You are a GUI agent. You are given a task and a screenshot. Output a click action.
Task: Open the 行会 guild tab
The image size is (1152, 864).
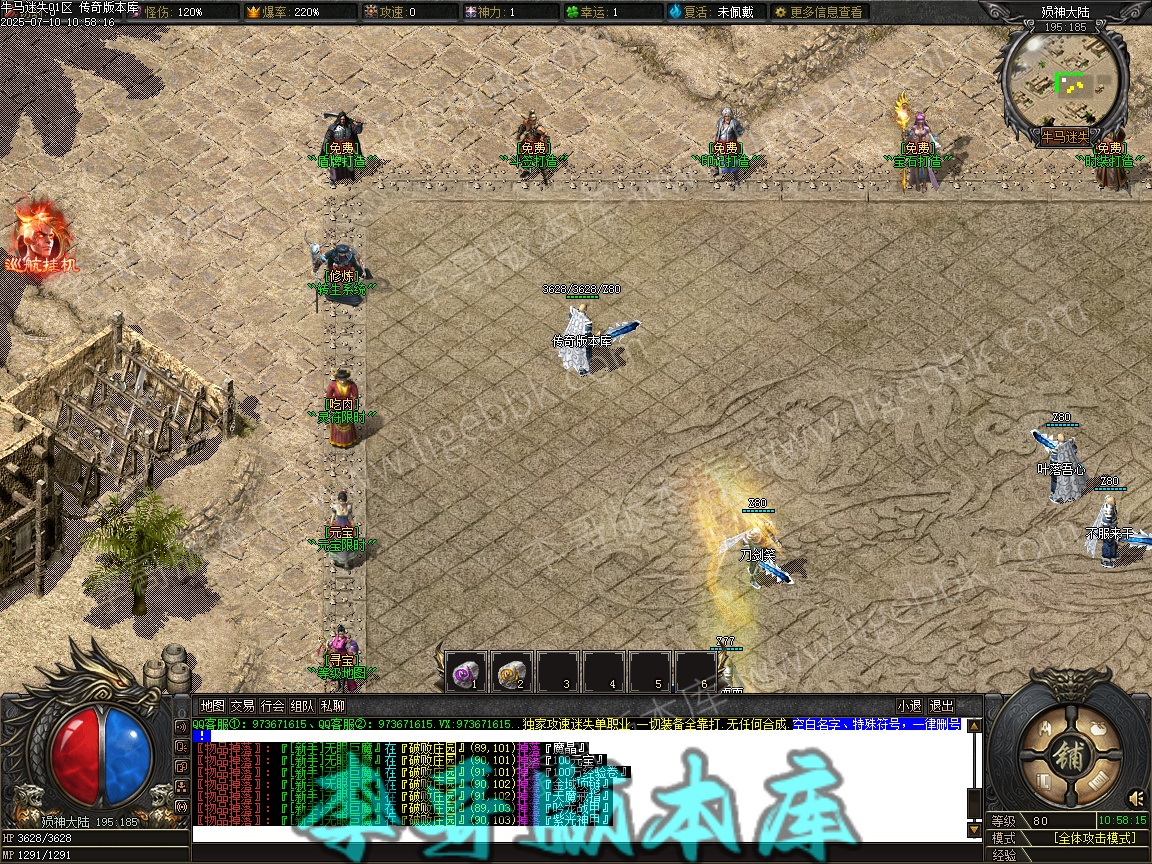273,706
